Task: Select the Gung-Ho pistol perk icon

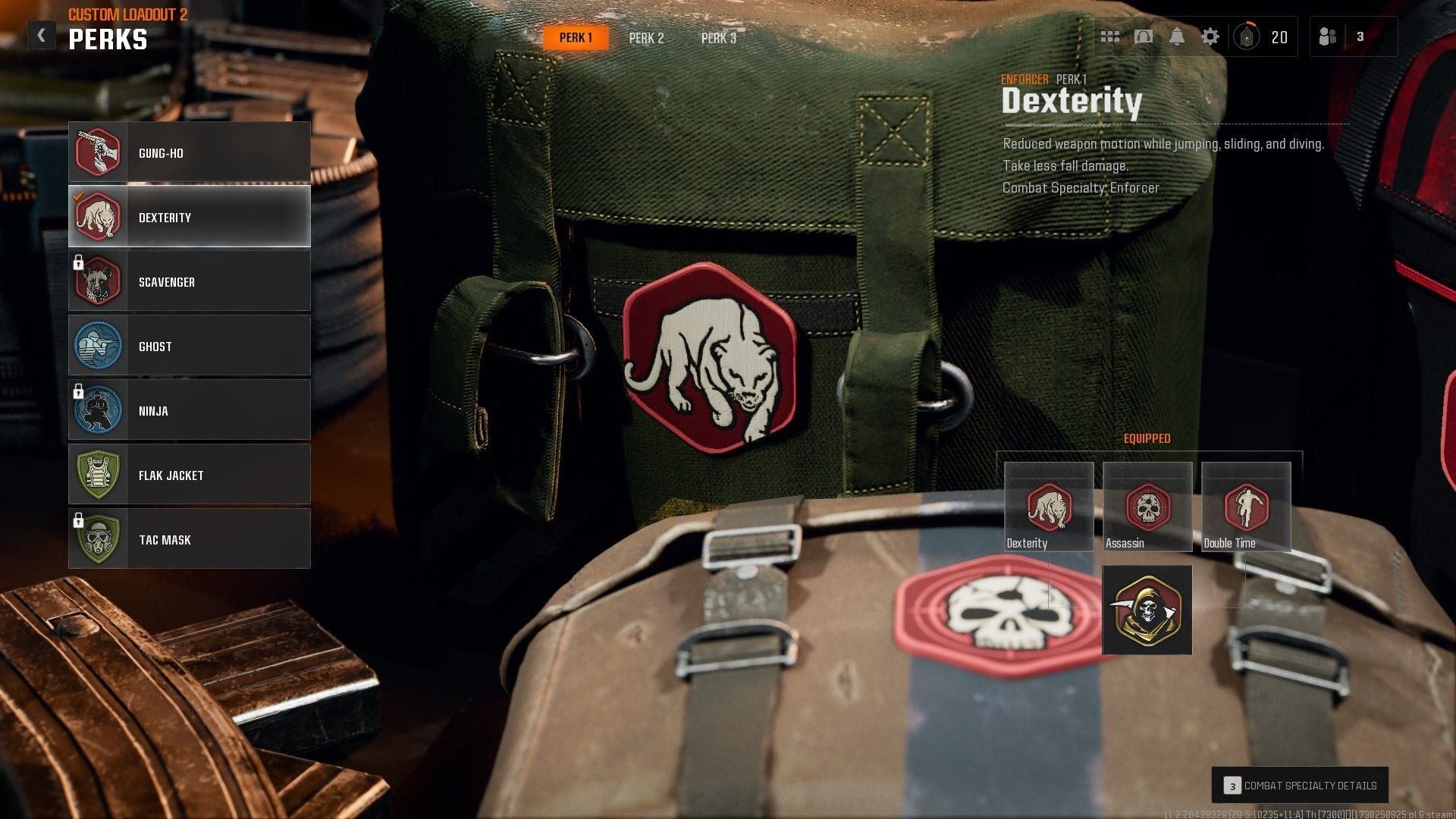Action: pos(99,152)
